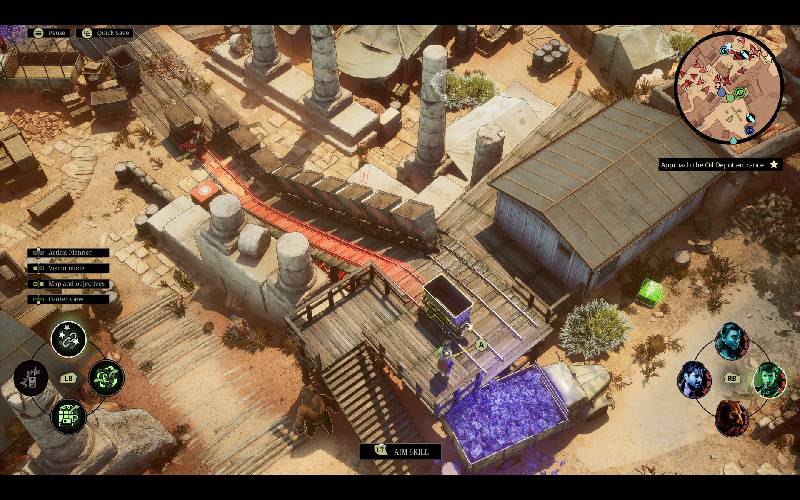Select the Oil Depot entrance objective tracker
800x500 pixels.
719,164
